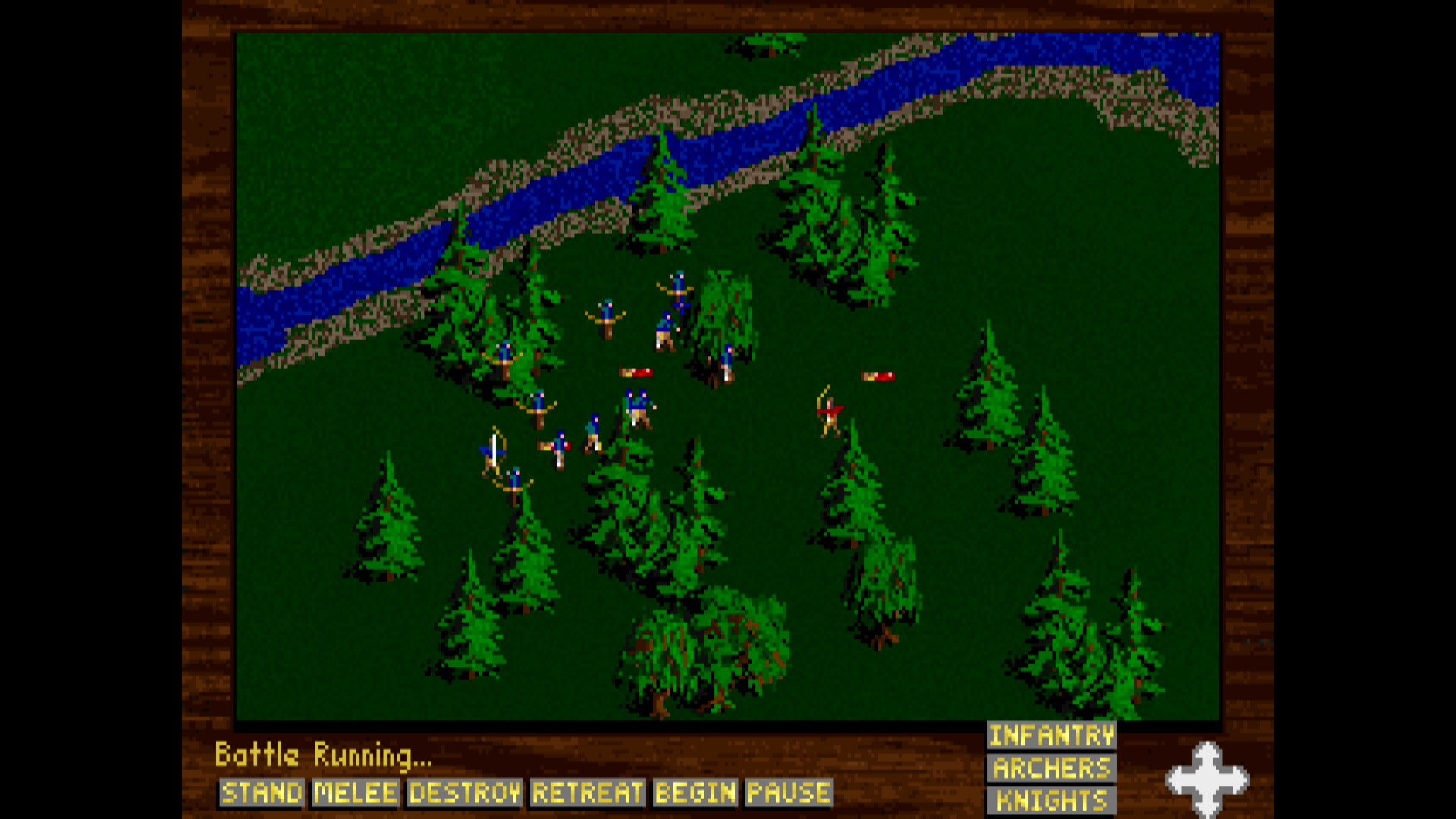Toggle the ARCHERS unit selection
The height and width of the screenshot is (819, 1456).
pos(1051,768)
